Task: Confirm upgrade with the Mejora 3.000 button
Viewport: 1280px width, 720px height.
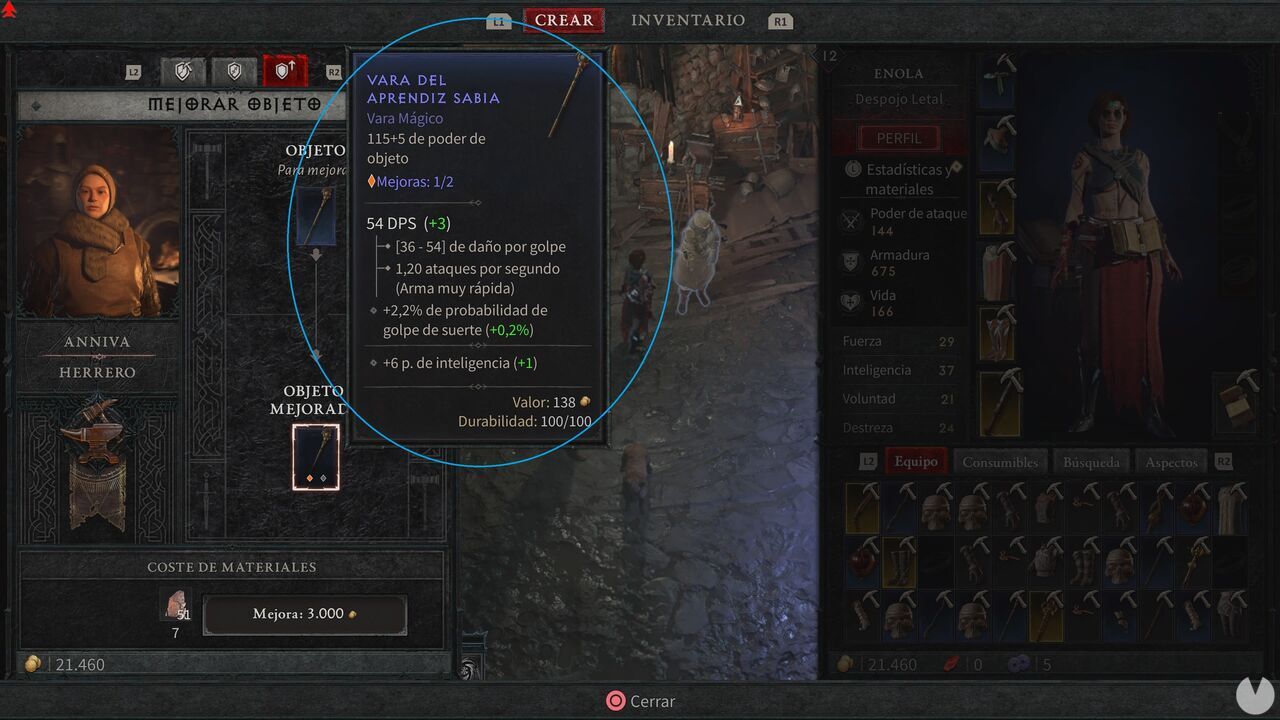Action: [x=304, y=615]
